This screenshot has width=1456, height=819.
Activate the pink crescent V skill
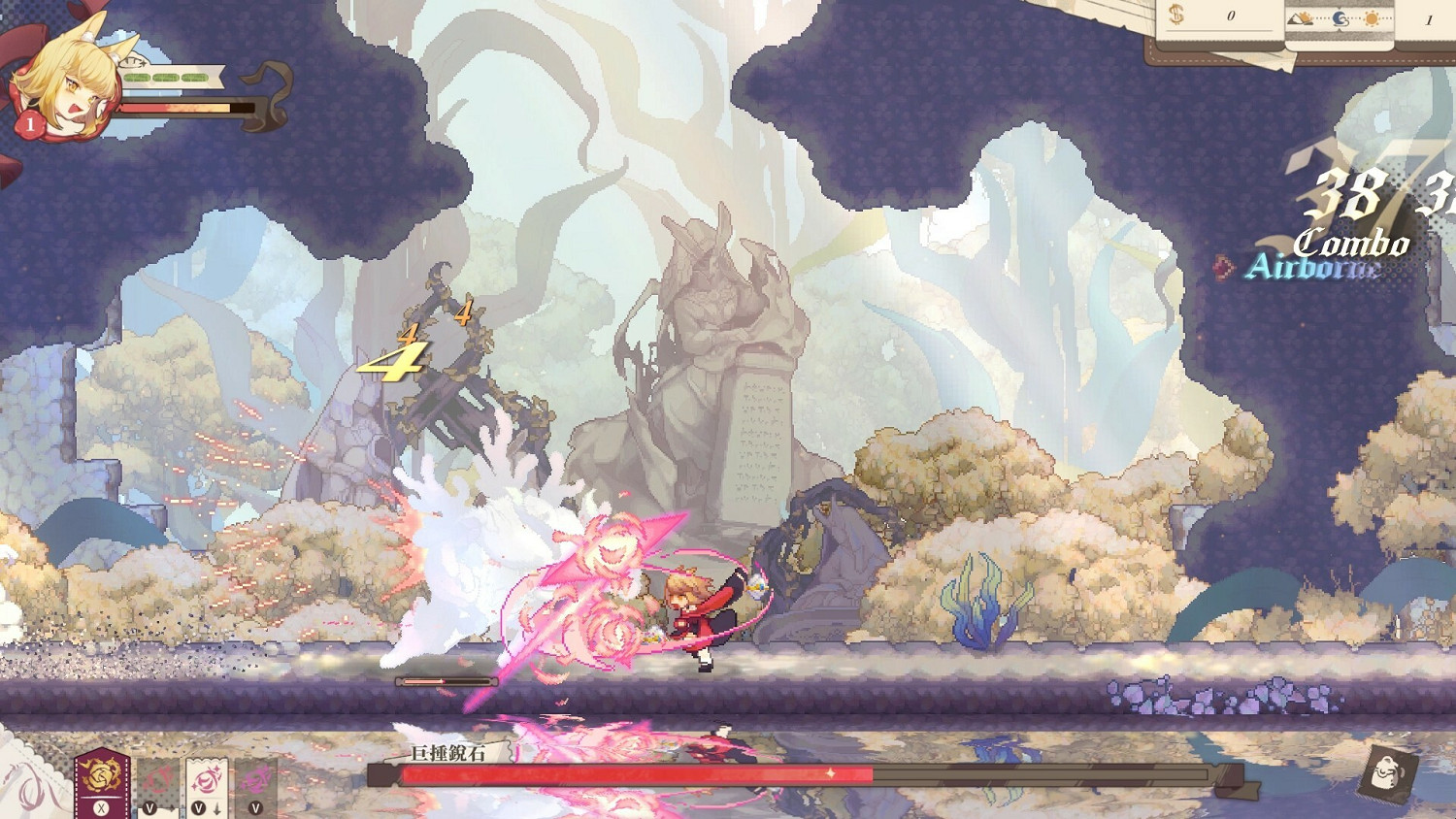pyautogui.click(x=205, y=778)
